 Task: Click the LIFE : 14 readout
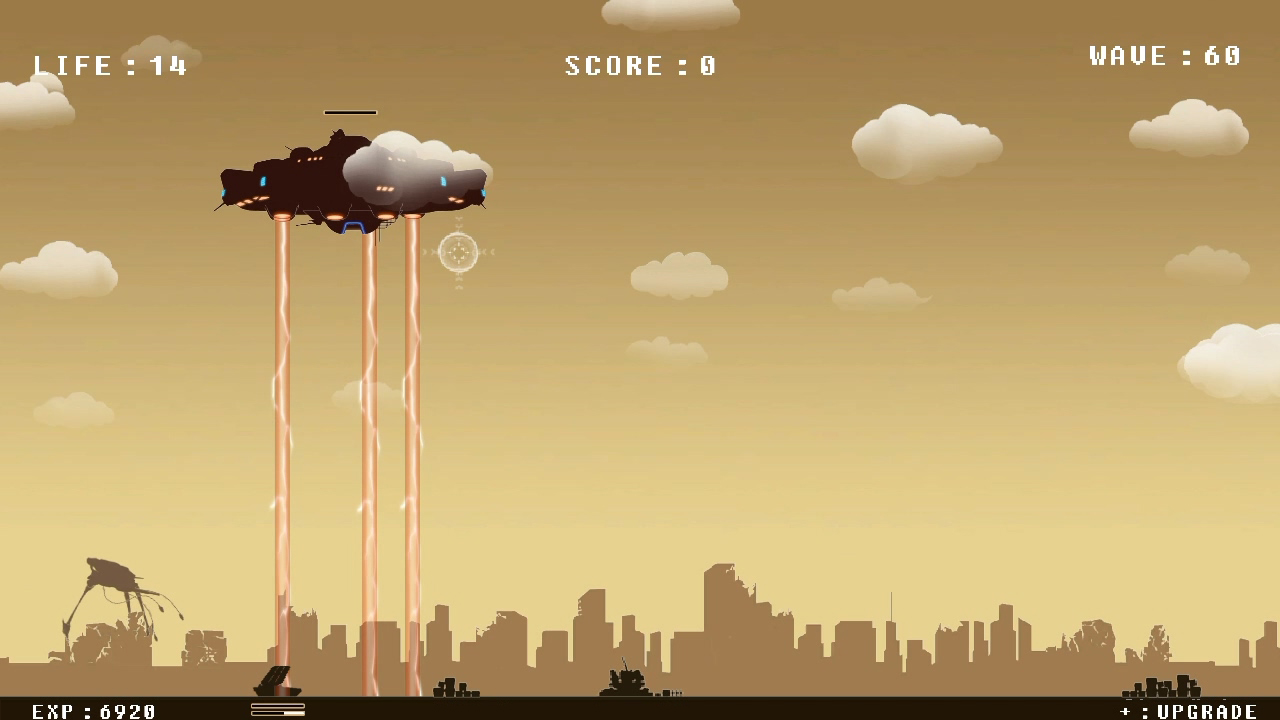[x=110, y=65]
